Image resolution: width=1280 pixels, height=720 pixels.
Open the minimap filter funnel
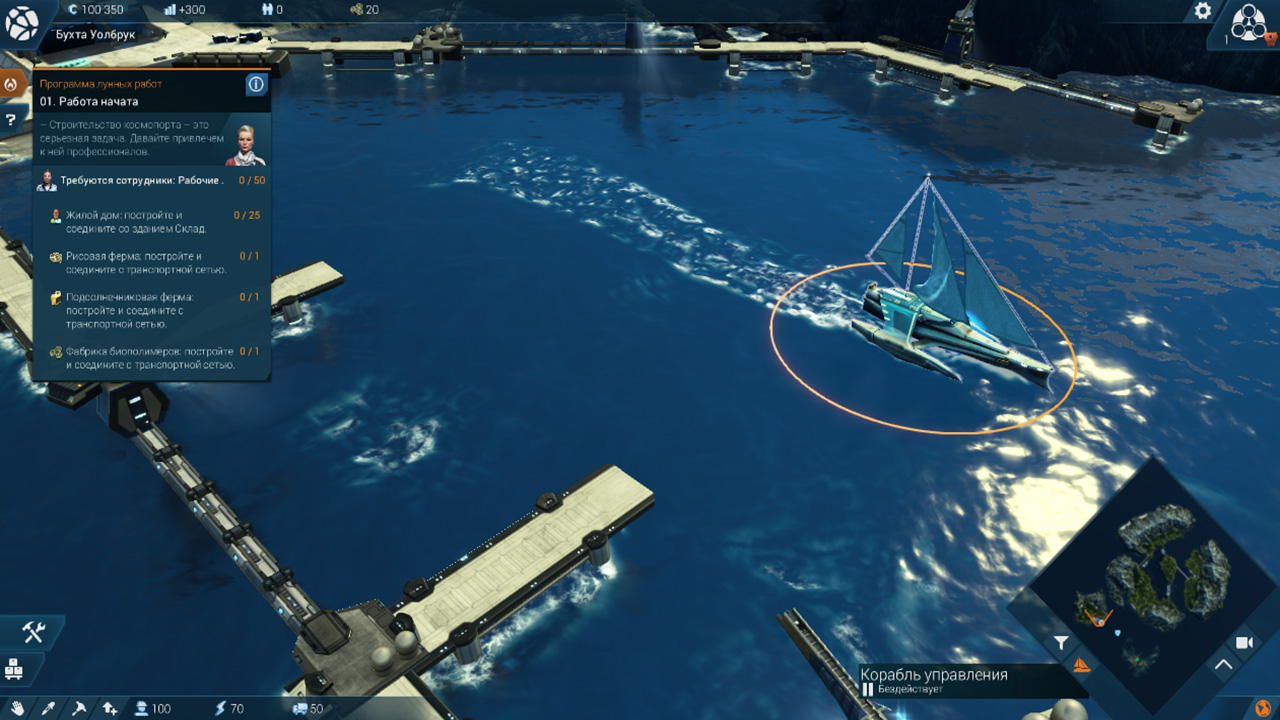1061,643
